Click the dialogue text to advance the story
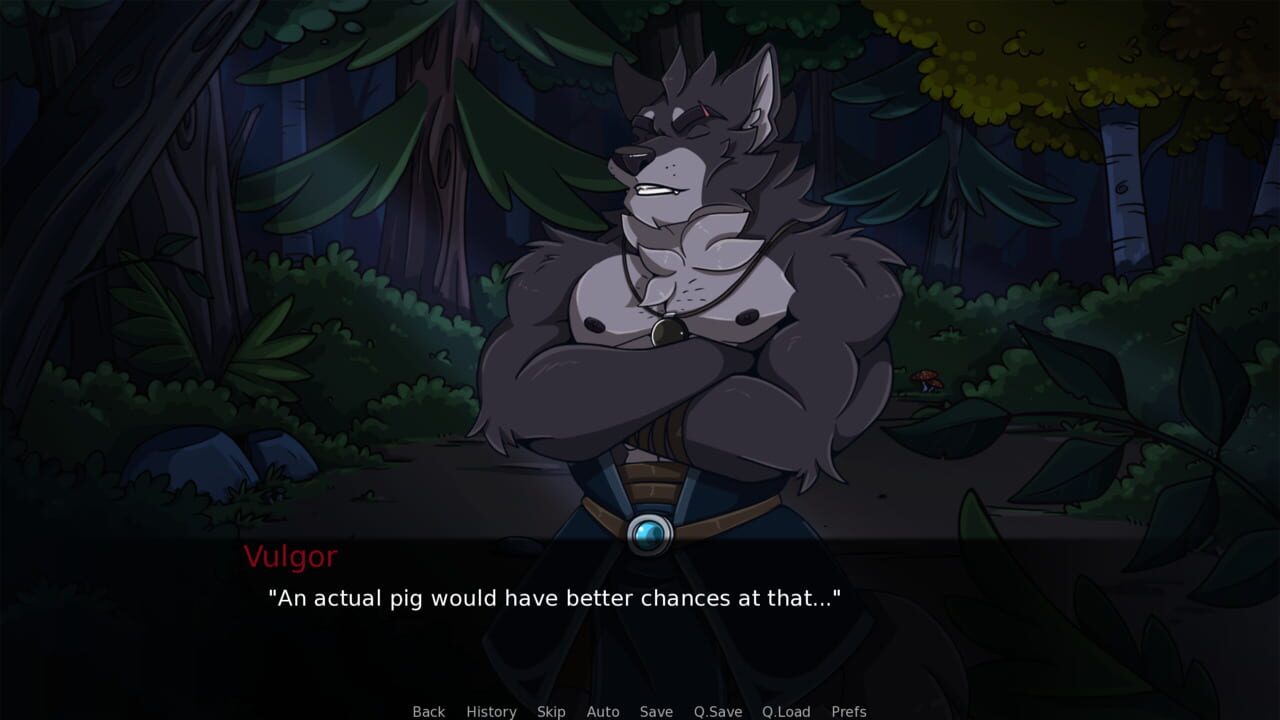The width and height of the screenshot is (1280, 720). [x=554, y=599]
